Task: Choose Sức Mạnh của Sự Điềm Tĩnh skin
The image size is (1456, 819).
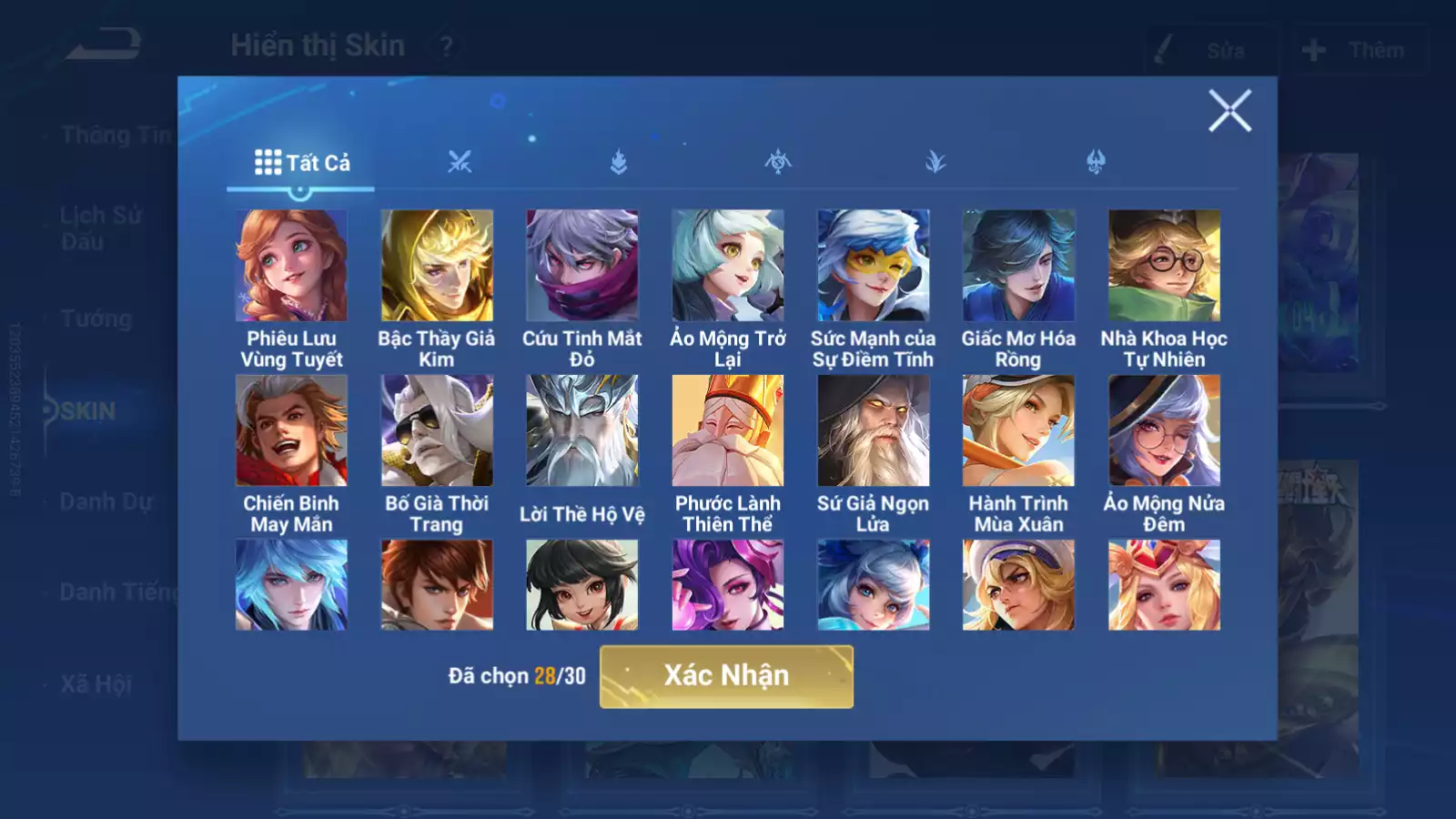Action: point(874,266)
